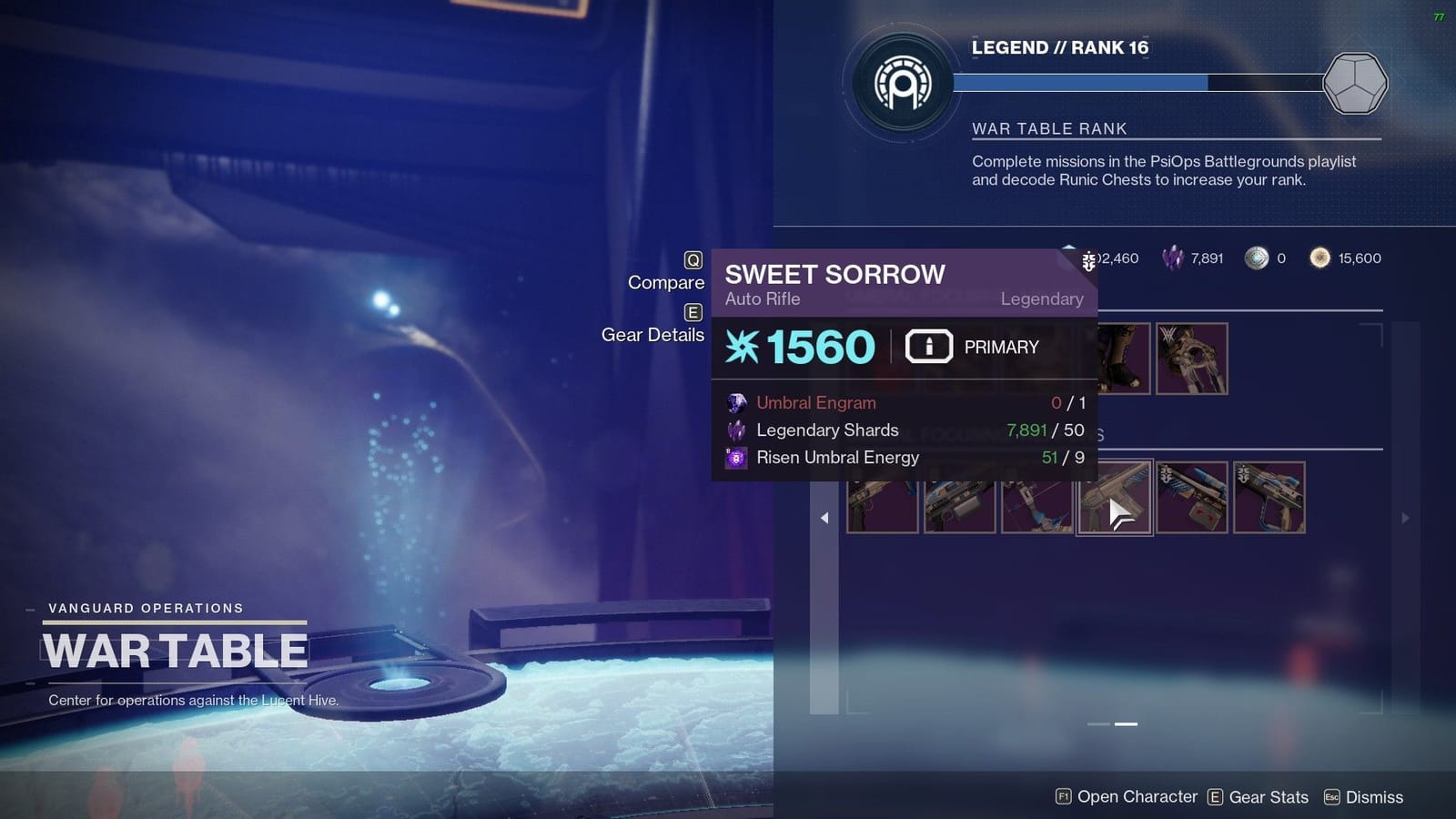Select the dodecahedron rank reward icon

tap(1354, 83)
